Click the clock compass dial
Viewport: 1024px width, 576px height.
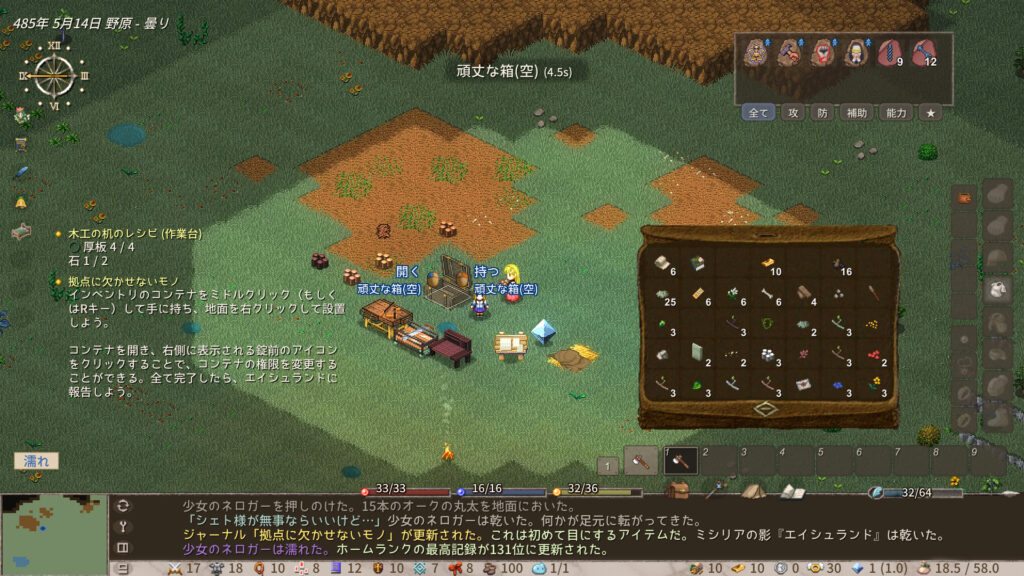(x=54, y=75)
